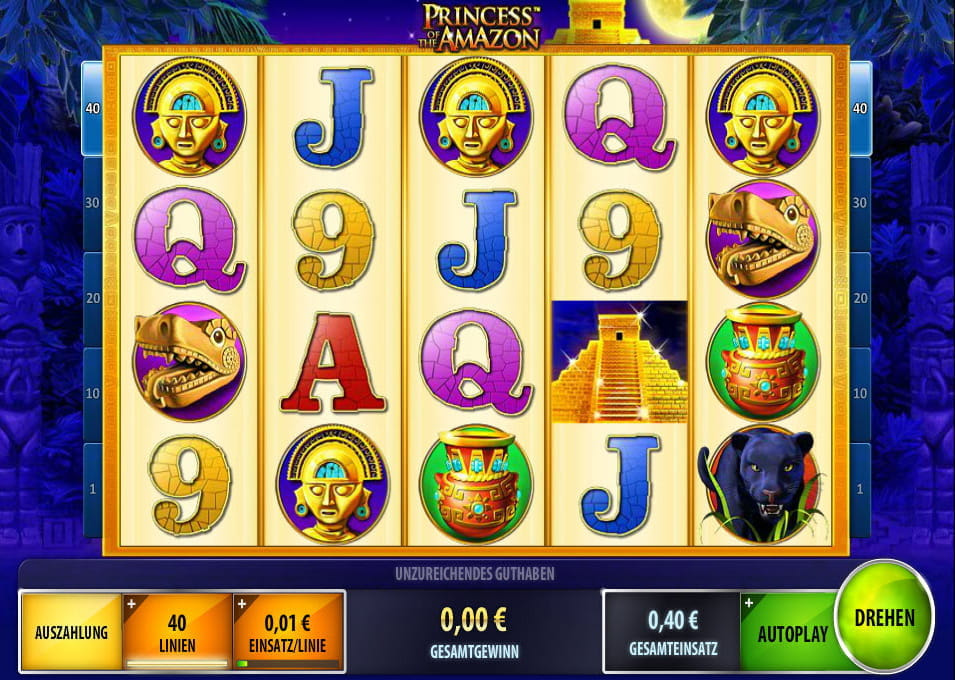Choose the 10 payline marker on the right
This screenshot has width=955, height=680.
pyautogui.click(x=860, y=394)
